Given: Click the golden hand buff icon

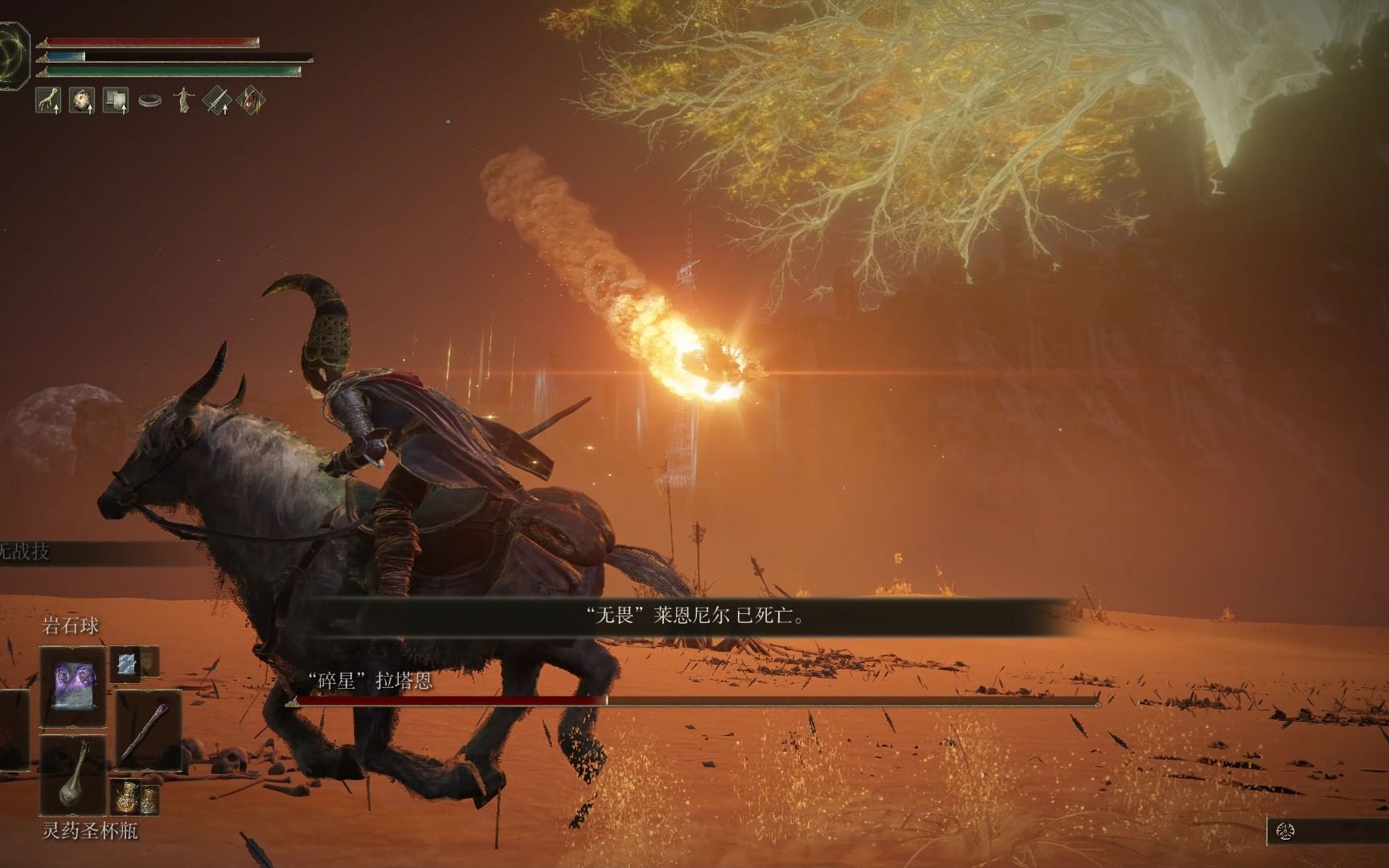Looking at the screenshot, I should pos(49,100).
